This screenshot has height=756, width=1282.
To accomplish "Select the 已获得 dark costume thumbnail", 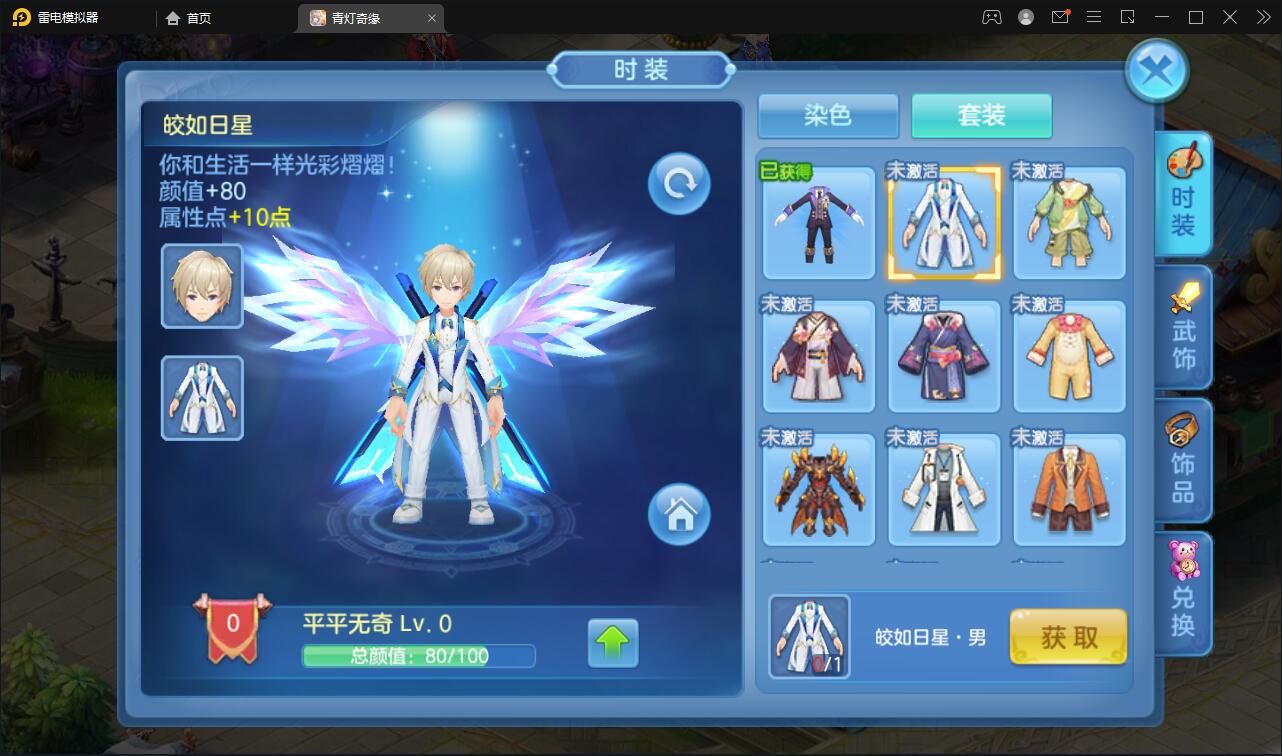I will [x=818, y=222].
